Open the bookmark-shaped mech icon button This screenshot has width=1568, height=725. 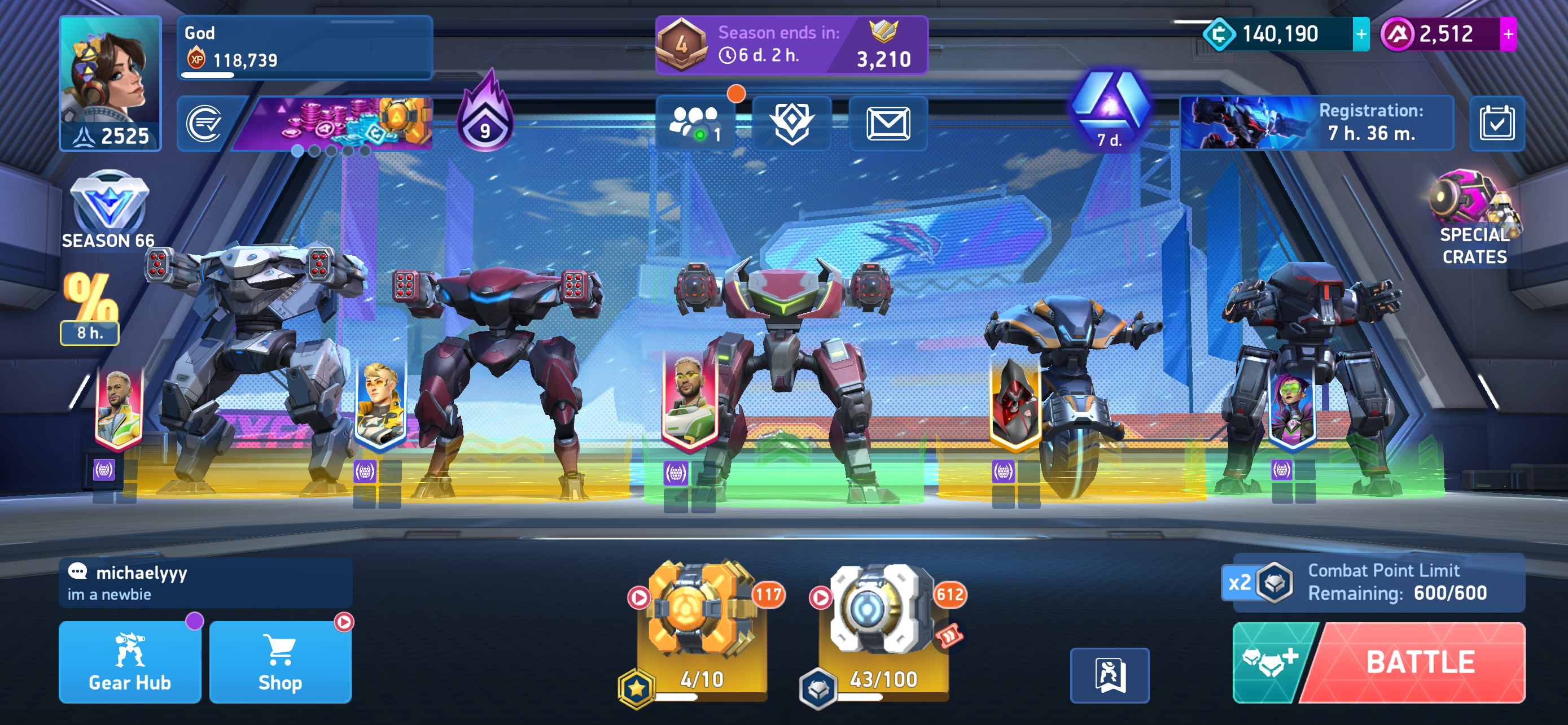pyautogui.click(x=1109, y=675)
